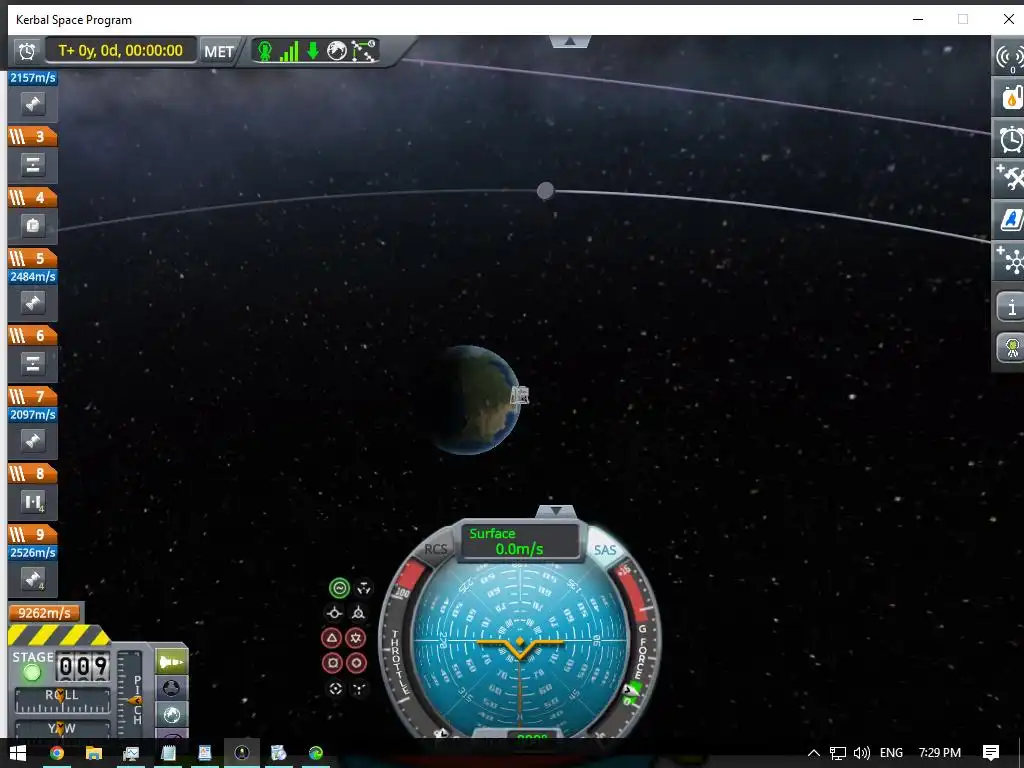Image resolution: width=1024 pixels, height=768 pixels.
Task: Open the wrench and screwdriver toolbar button
Action: (1011, 178)
